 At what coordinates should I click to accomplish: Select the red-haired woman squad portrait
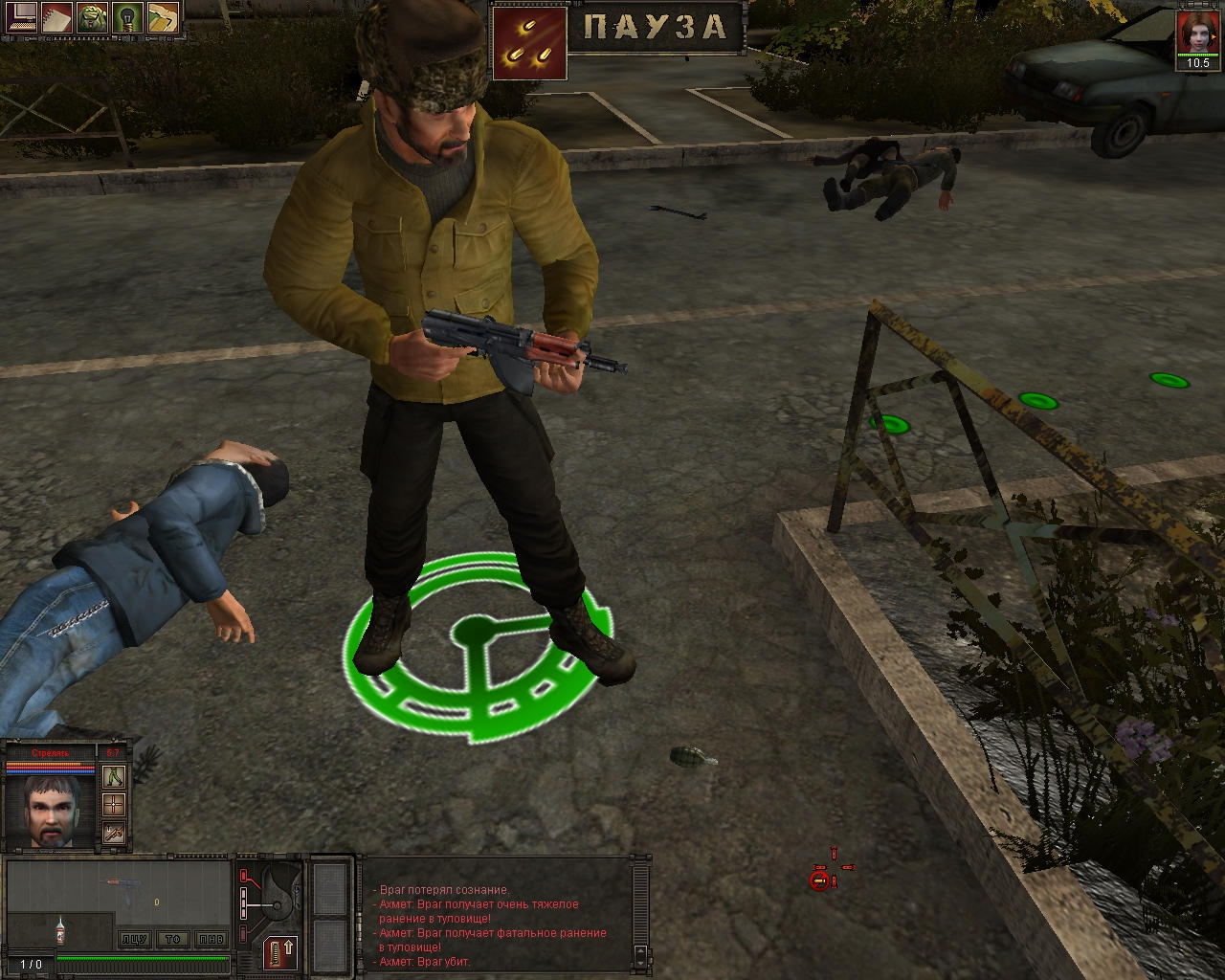point(1196,33)
